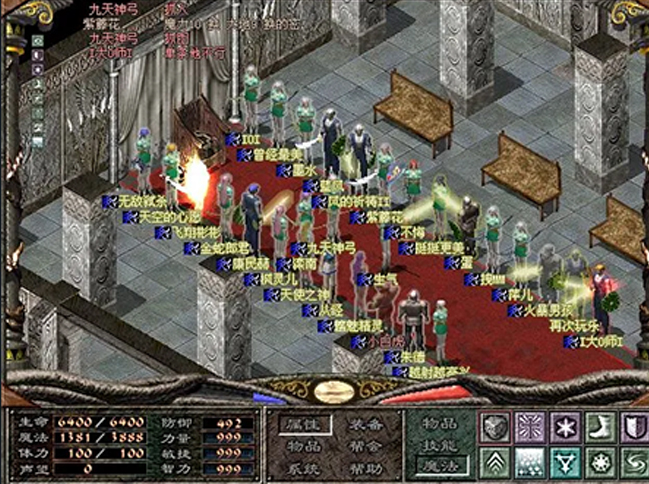Image resolution: width=649 pixels, height=484 pixels.
Task: Cast the purple starburst spell
Action: point(528,426)
